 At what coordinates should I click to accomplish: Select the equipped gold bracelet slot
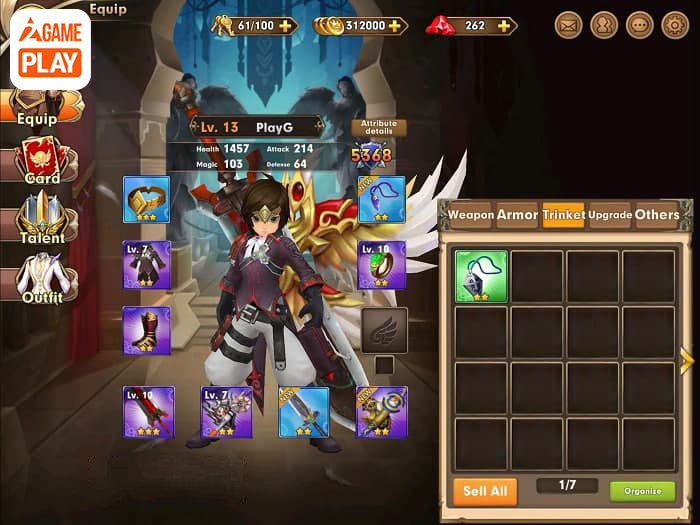tap(146, 199)
